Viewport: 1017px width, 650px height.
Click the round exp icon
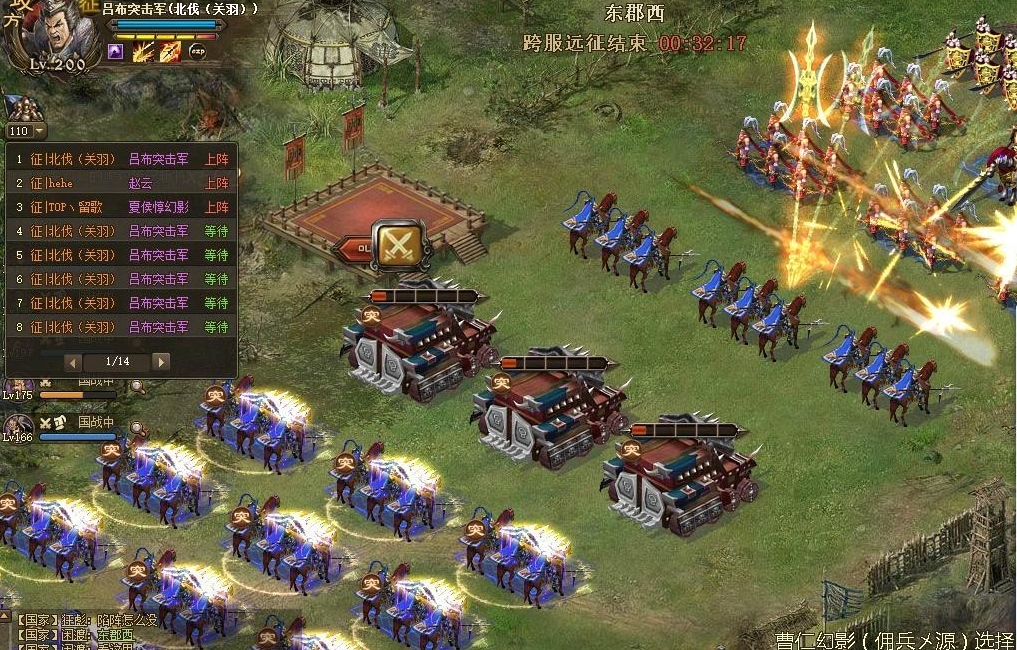click(x=198, y=51)
